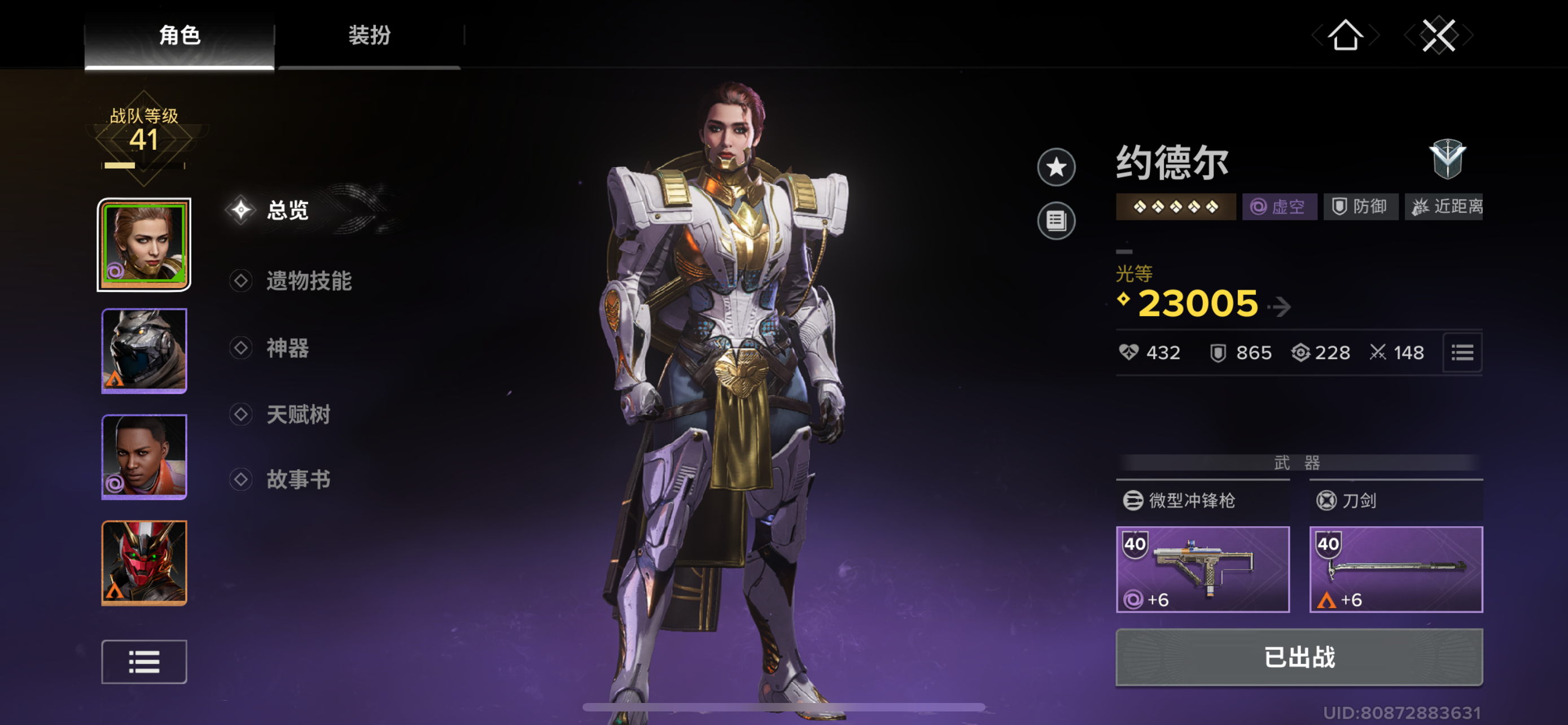
Task: Open the 神器 artifact section
Action: tap(287, 348)
